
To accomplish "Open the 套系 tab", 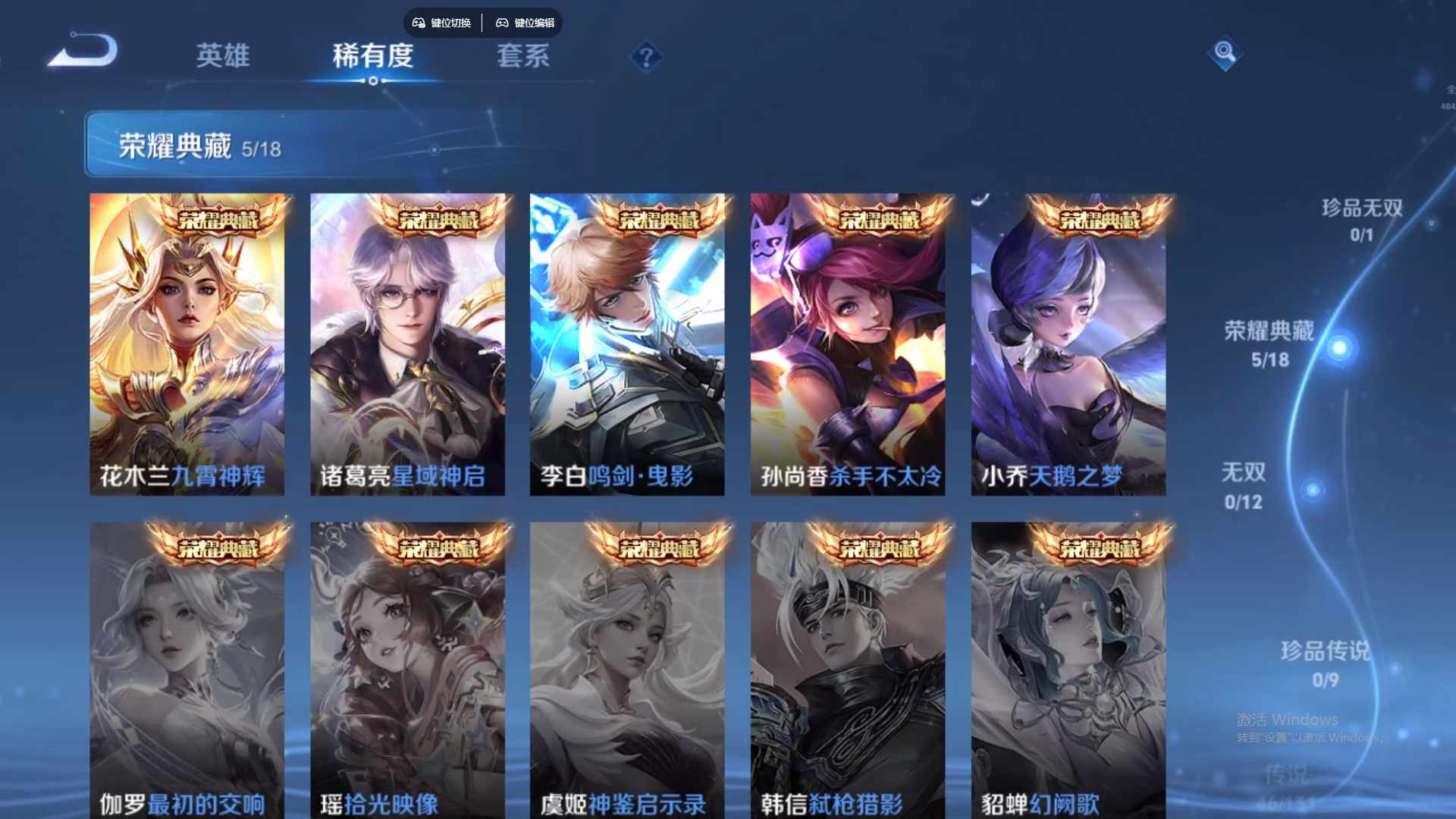I will tap(522, 55).
